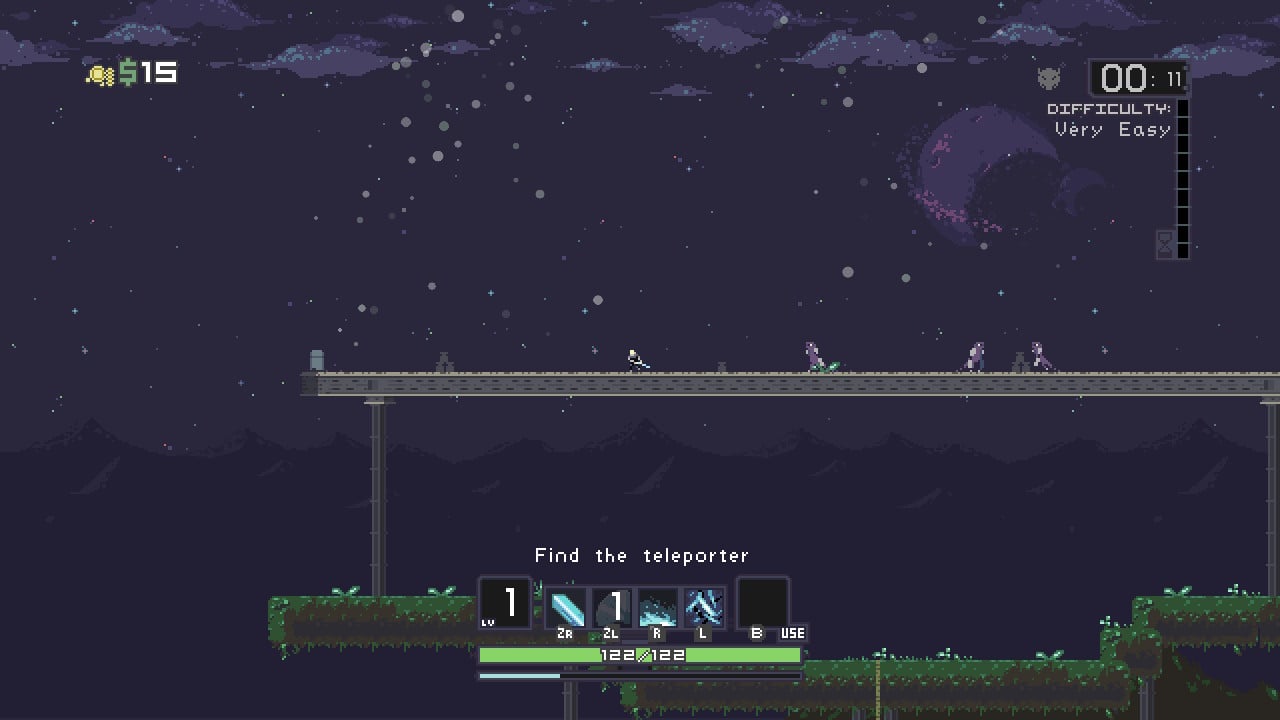Click the monster skull icon beside the timer
The height and width of the screenshot is (720, 1280).
1050,79
